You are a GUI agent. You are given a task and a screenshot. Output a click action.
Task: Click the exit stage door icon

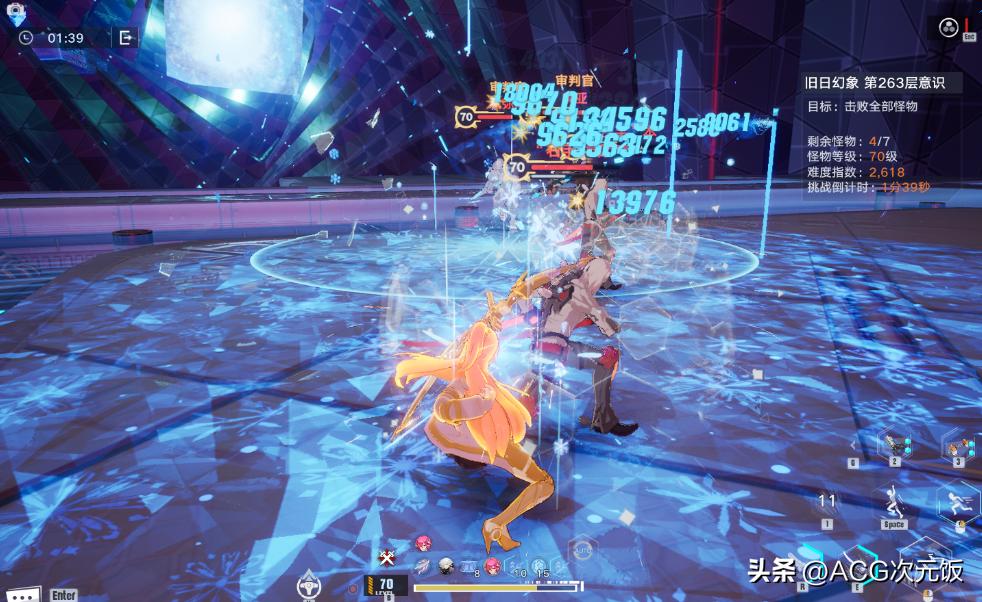[x=126, y=38]
